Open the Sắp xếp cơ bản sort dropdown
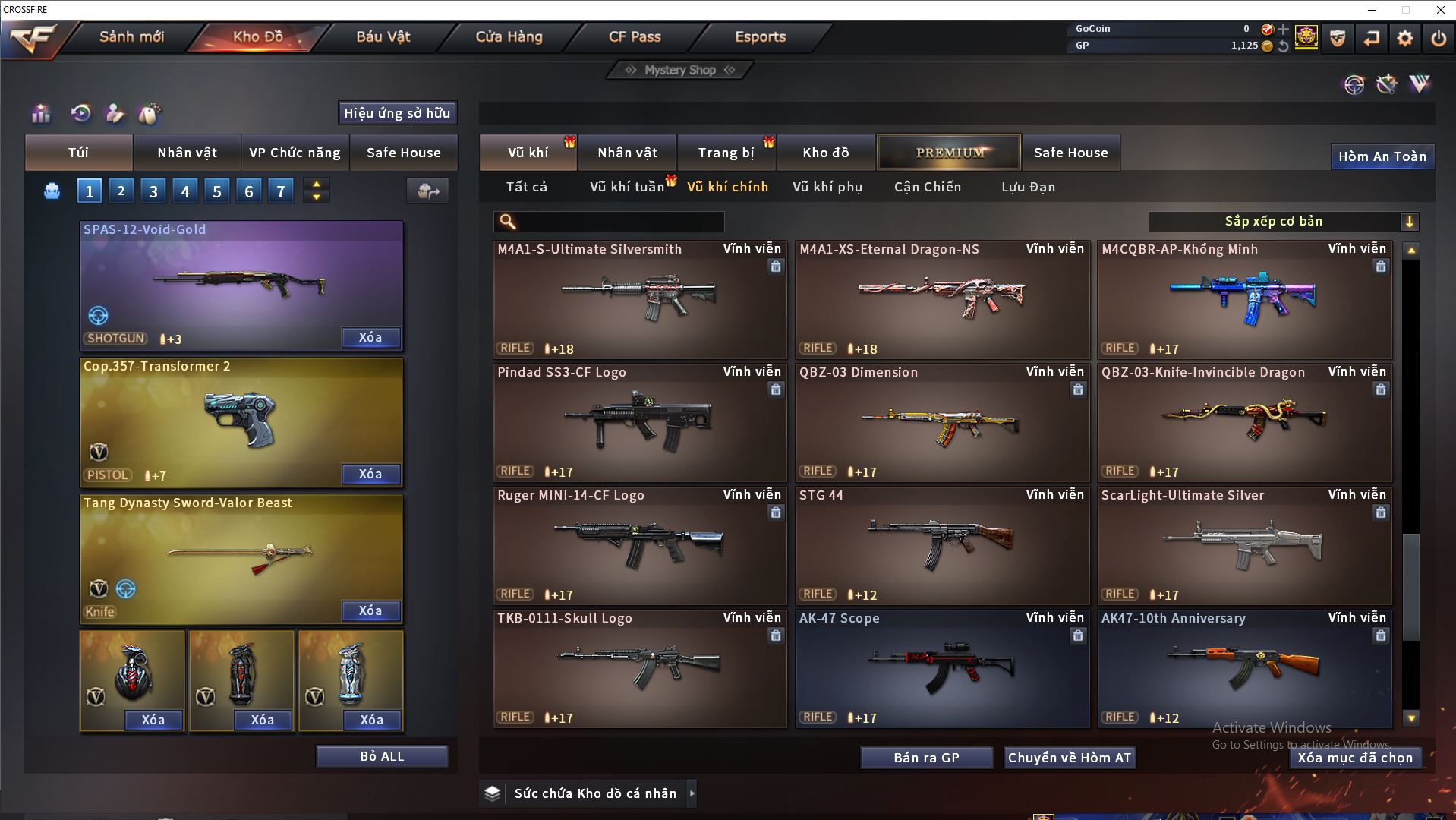This screenshot has width=1456, height=820. tap(1283, 222)
